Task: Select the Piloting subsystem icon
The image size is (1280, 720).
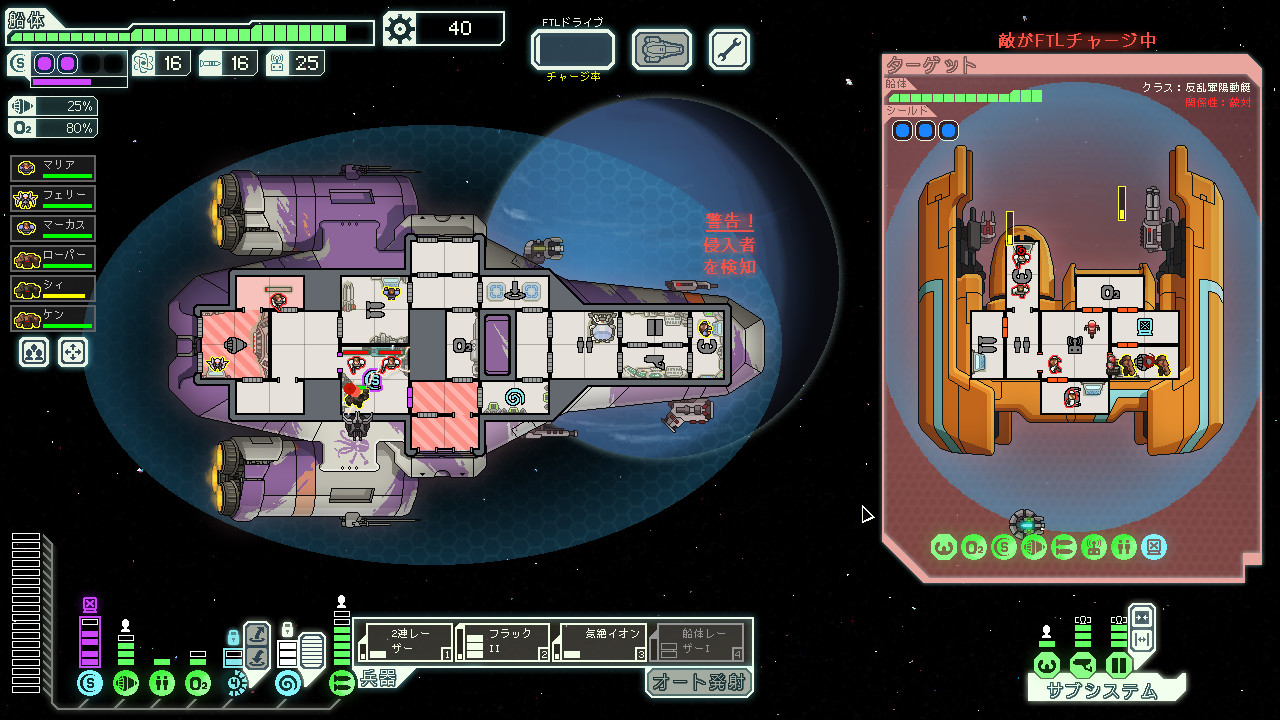Action: coord(1045,664)
